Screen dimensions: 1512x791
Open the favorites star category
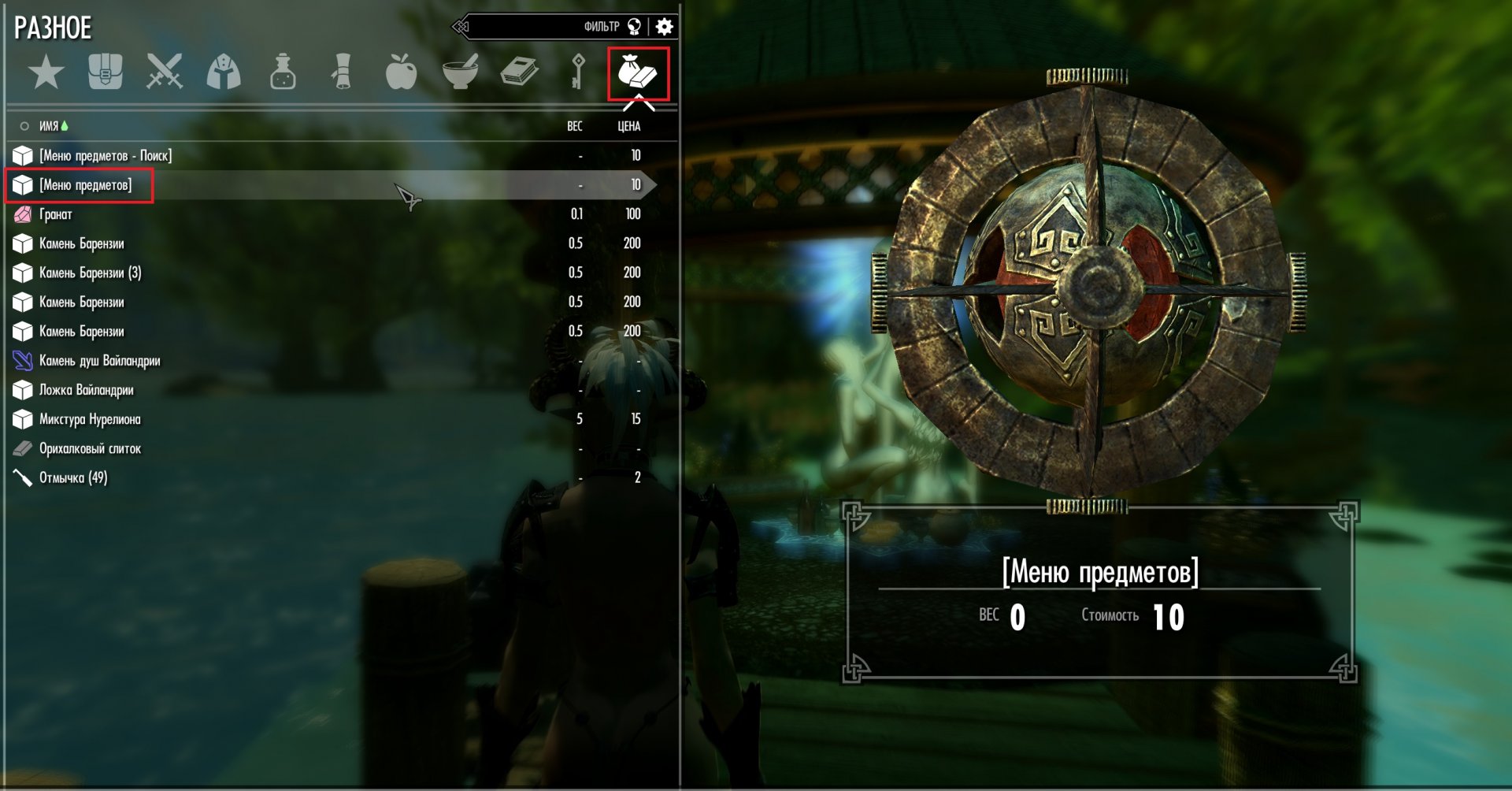point(46,72)
